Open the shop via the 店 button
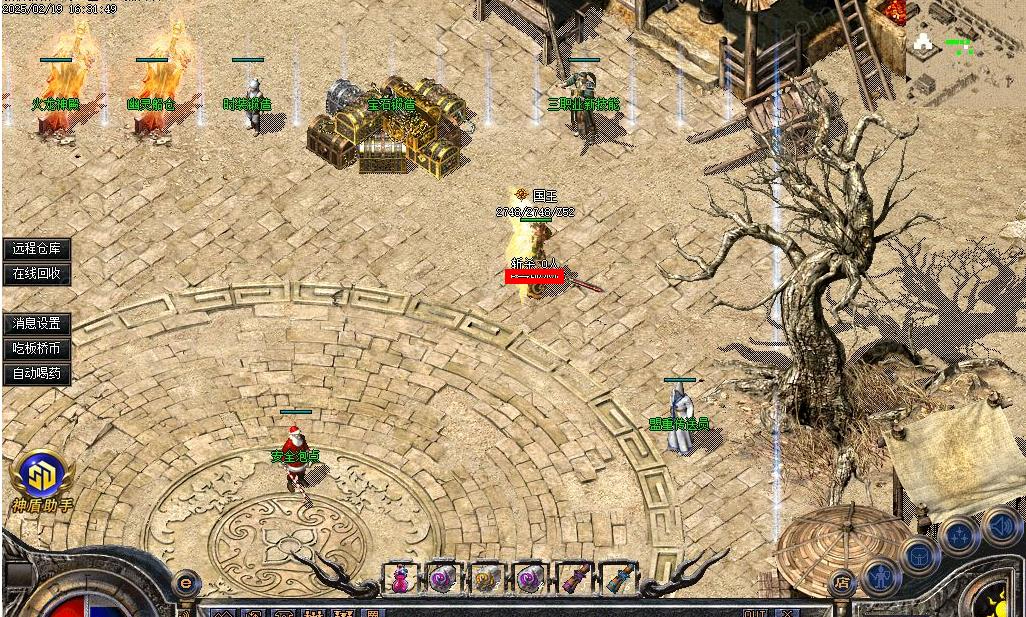 [x=843, y=581]
